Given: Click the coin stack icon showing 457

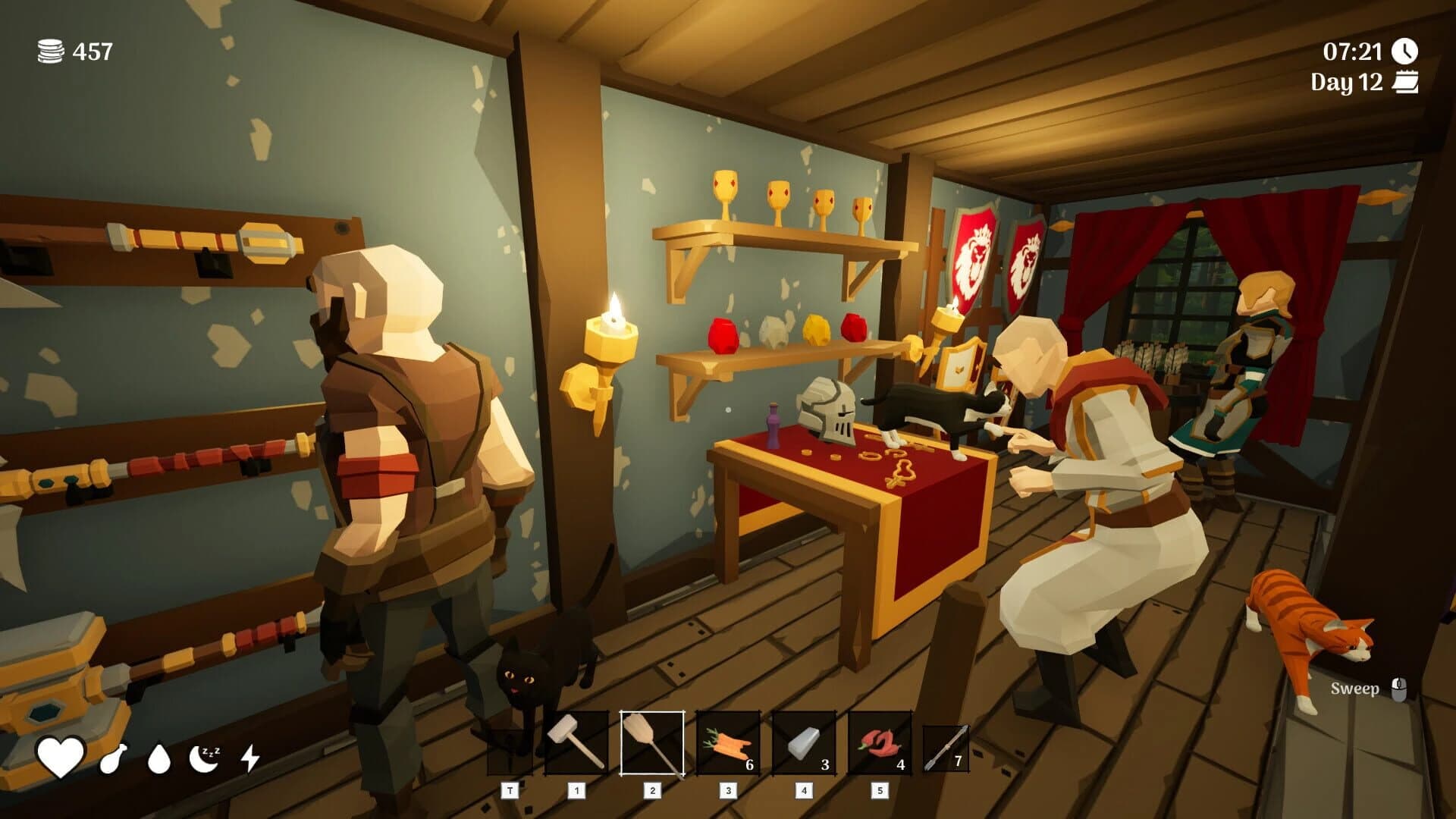Looking at the screenshot, I should coord(50,52).
